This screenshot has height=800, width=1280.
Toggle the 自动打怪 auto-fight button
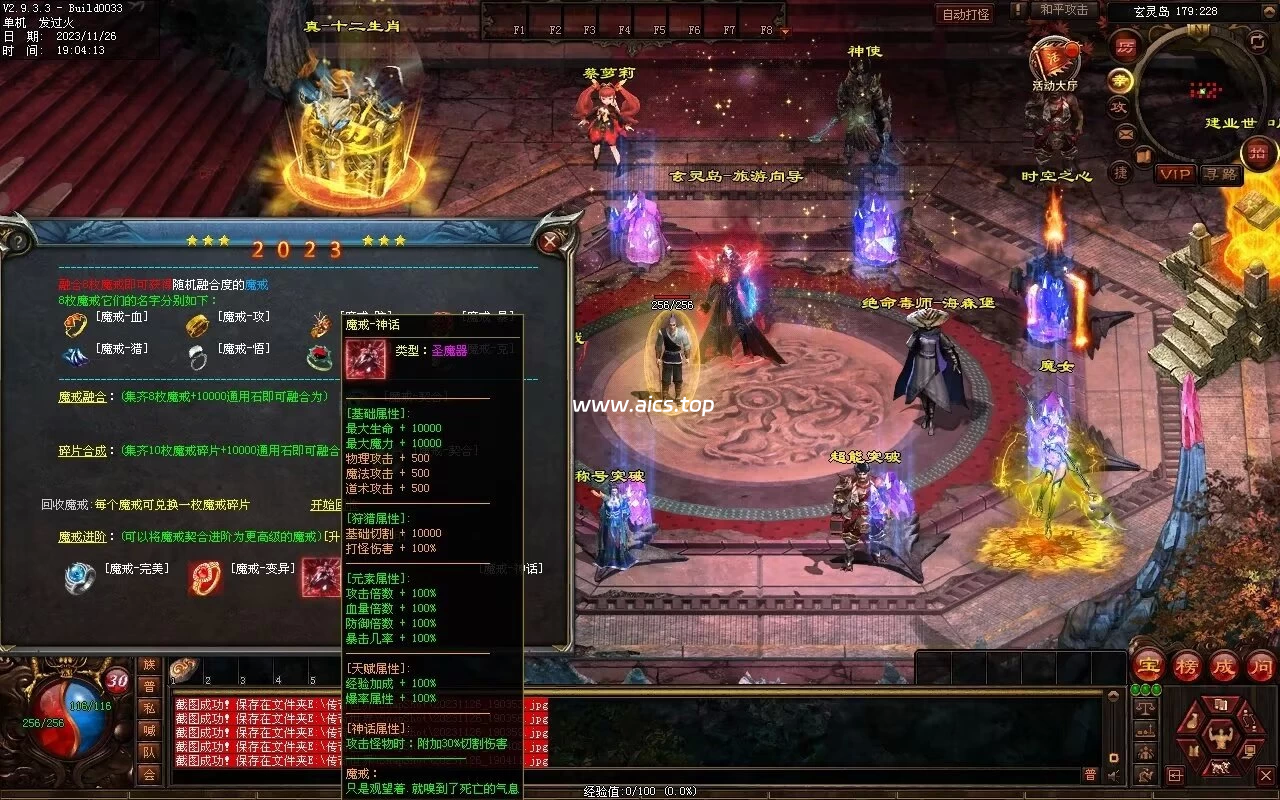tap(966, 14)
